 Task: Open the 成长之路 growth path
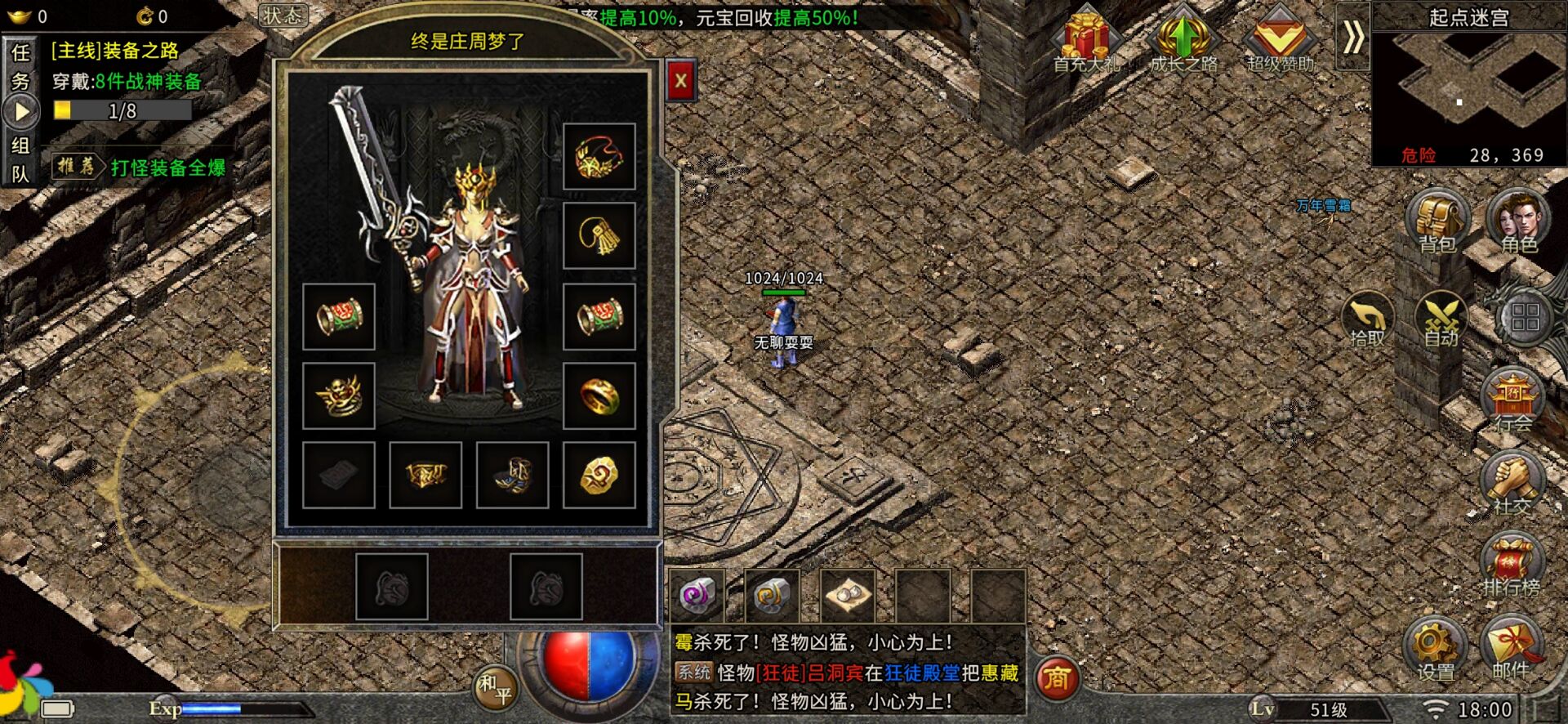pyautogui.click(x=1183, y=41)
